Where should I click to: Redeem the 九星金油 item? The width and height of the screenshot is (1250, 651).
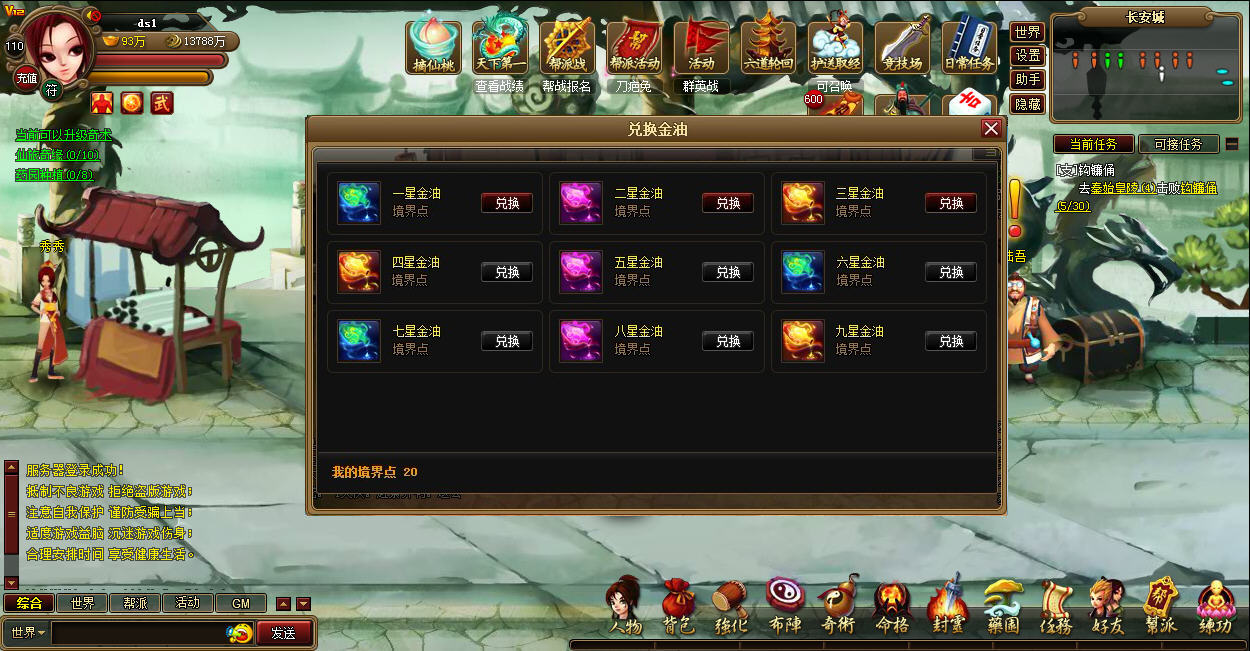pos(950,341)
